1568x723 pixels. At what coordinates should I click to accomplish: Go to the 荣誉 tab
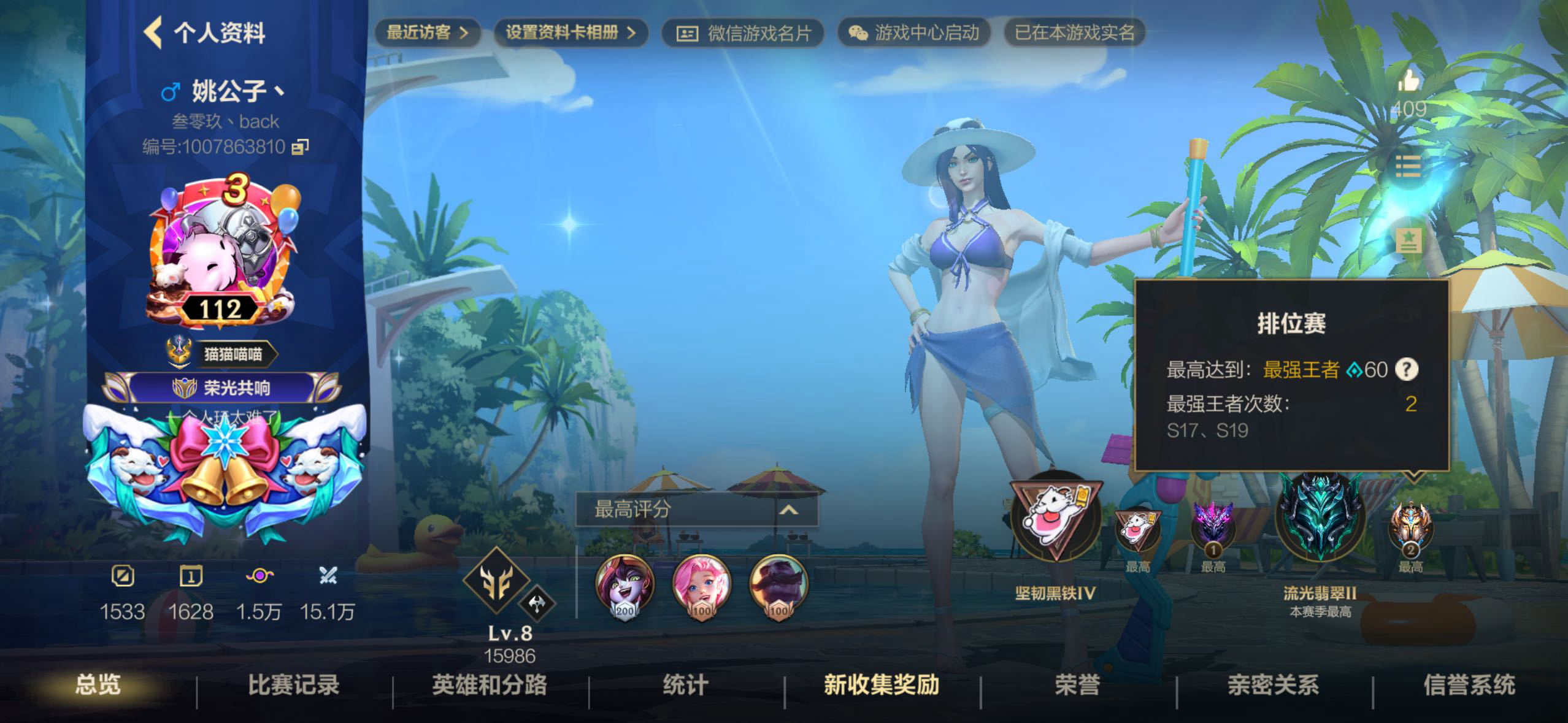(1077, 685)
